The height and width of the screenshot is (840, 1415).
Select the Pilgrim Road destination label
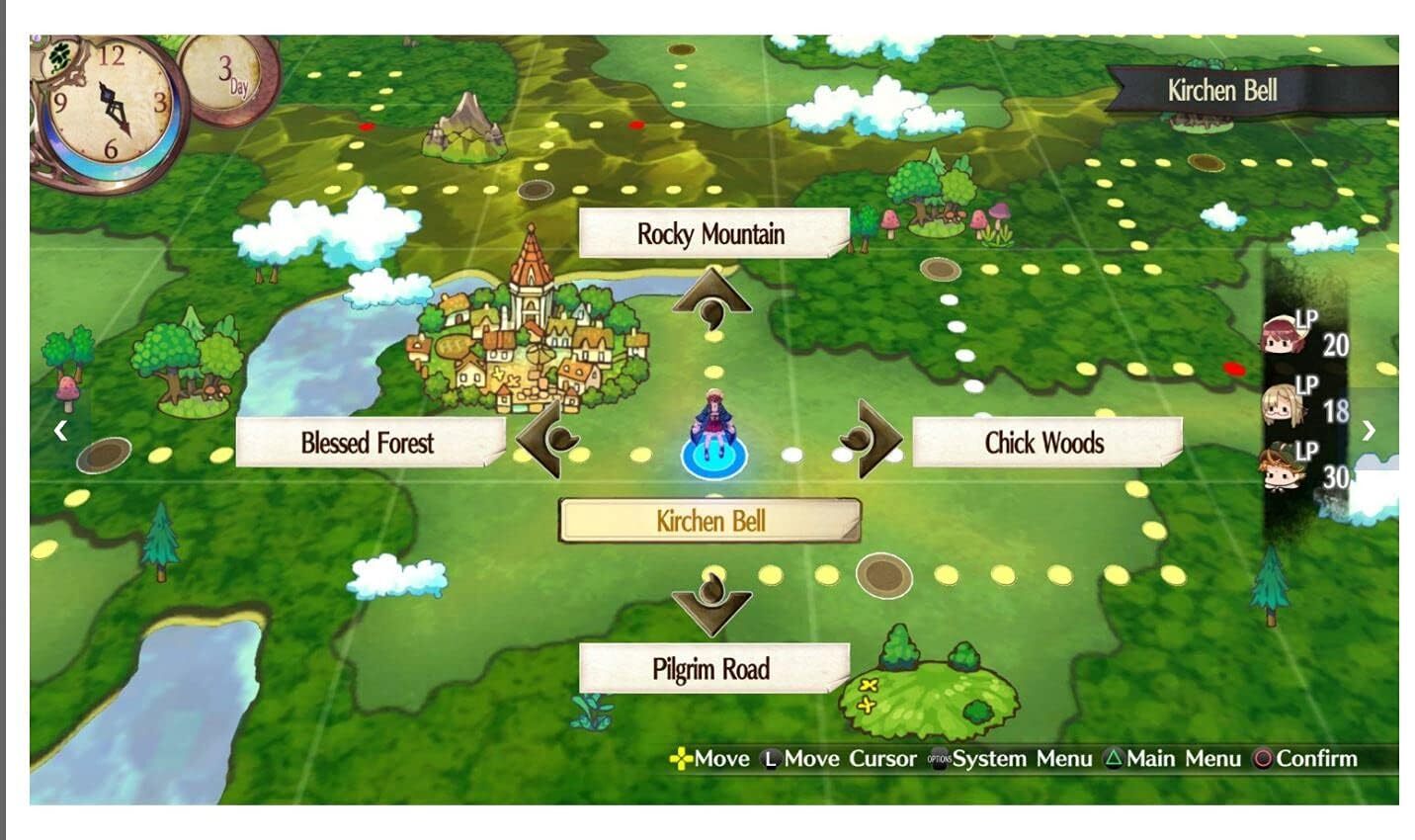click(x=711, y=669)
